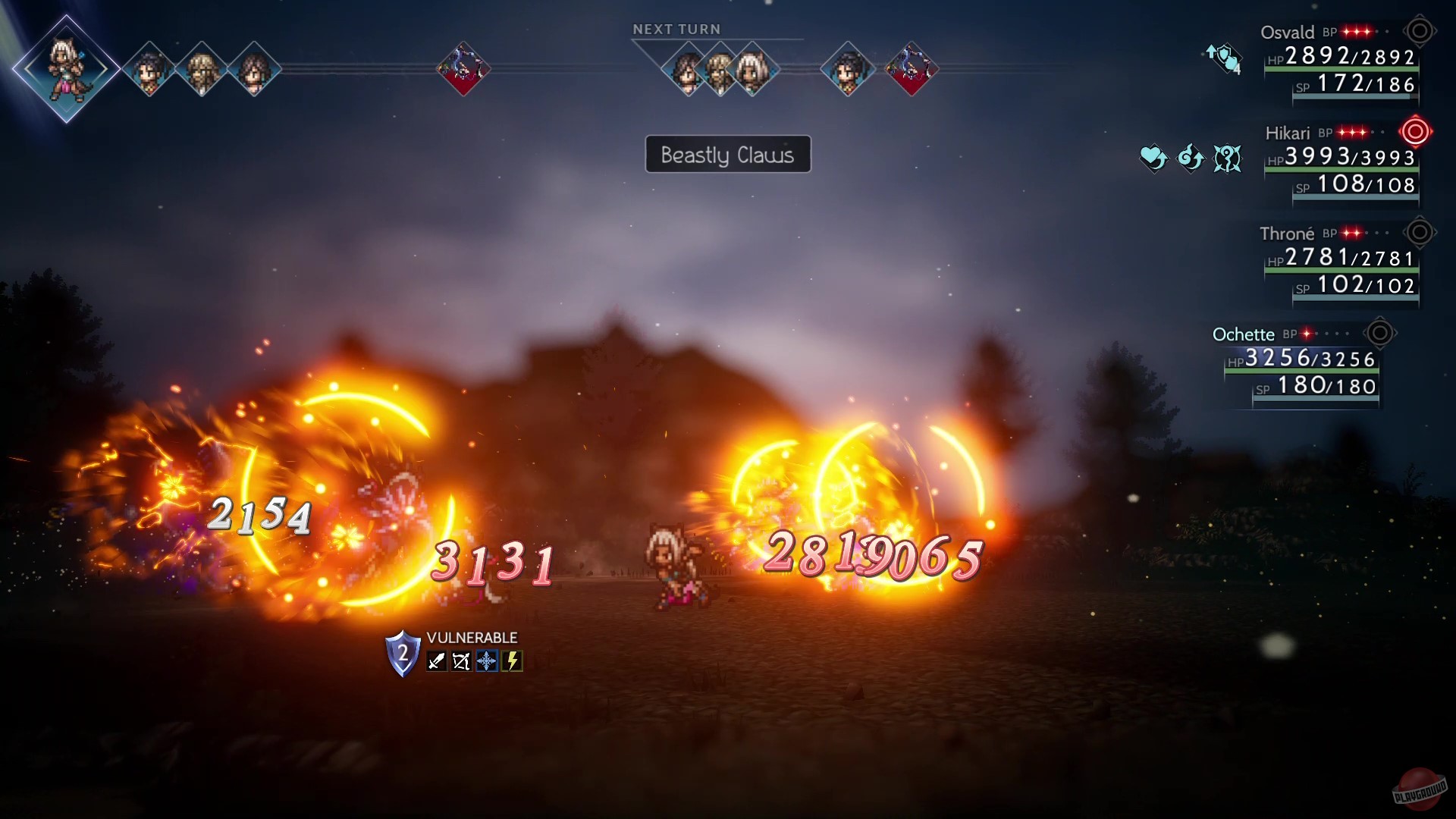
Task: Click the bow weakness icon
Action: point(462,661)
